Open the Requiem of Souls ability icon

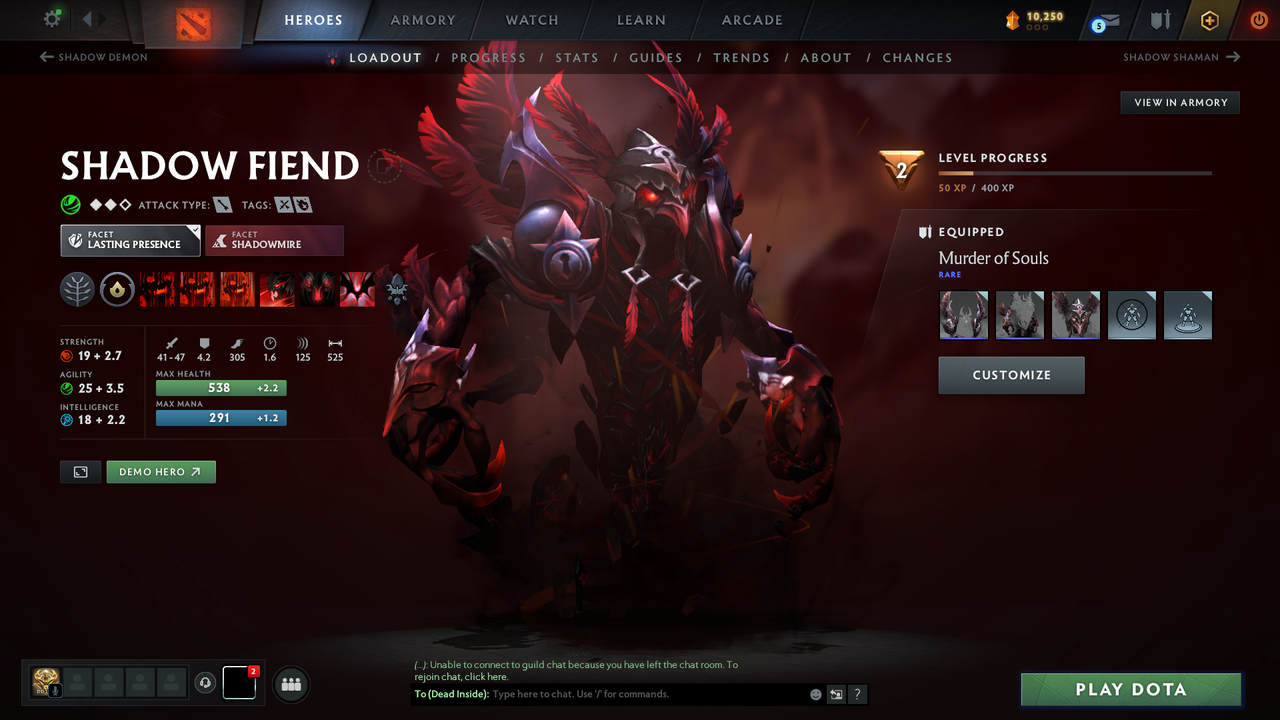point(357,289)
